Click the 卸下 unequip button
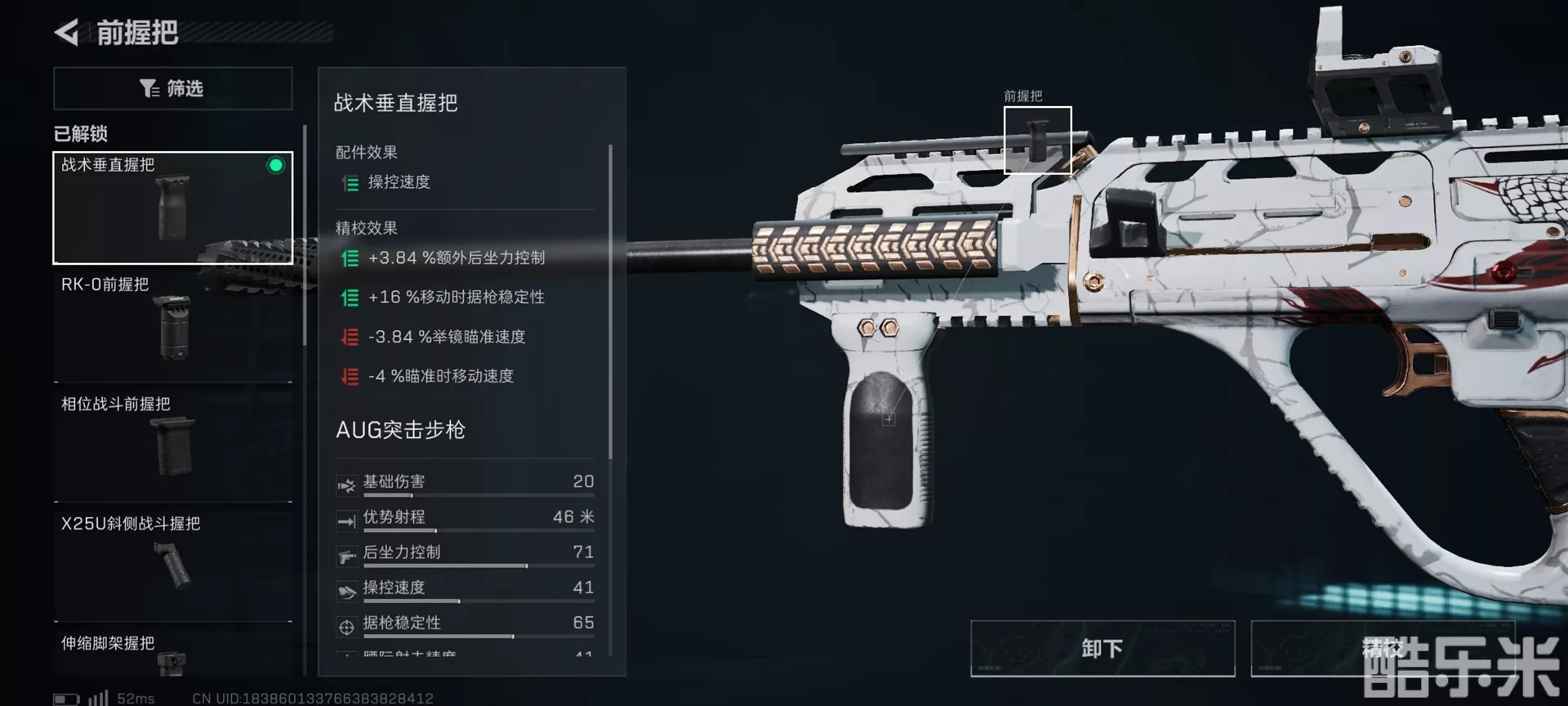 click(1102, 649)
